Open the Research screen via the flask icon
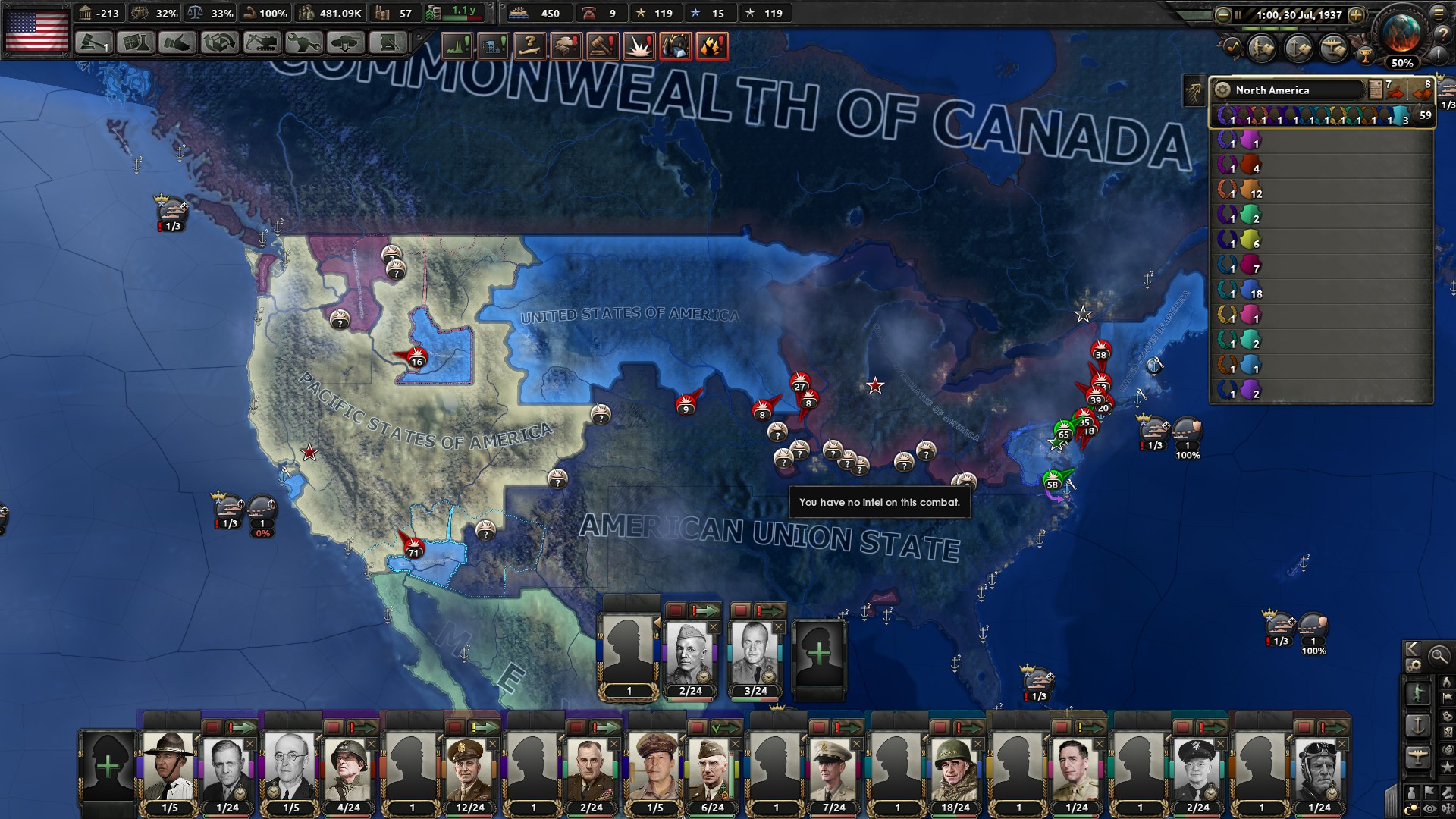This screenshot has width=1456, height=819. [135, 45]
